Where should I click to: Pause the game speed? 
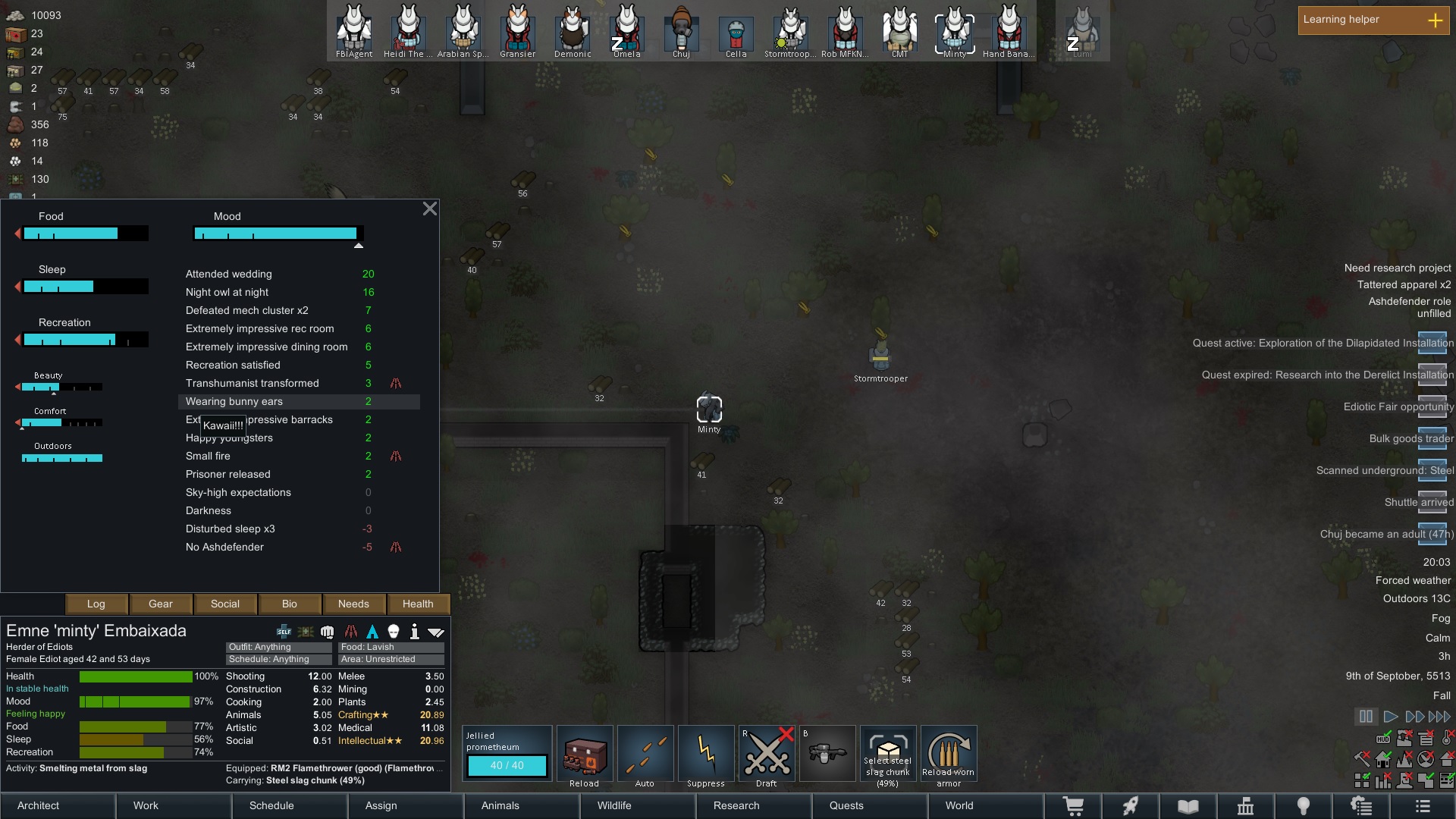[x=1366, y=716]
